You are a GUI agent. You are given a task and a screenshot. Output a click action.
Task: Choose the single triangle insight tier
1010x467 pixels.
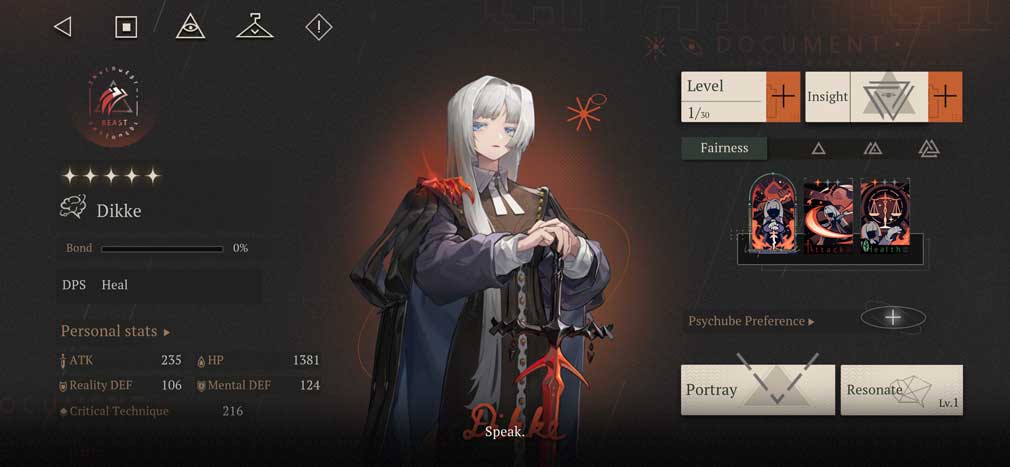click(x=818, y=149)
